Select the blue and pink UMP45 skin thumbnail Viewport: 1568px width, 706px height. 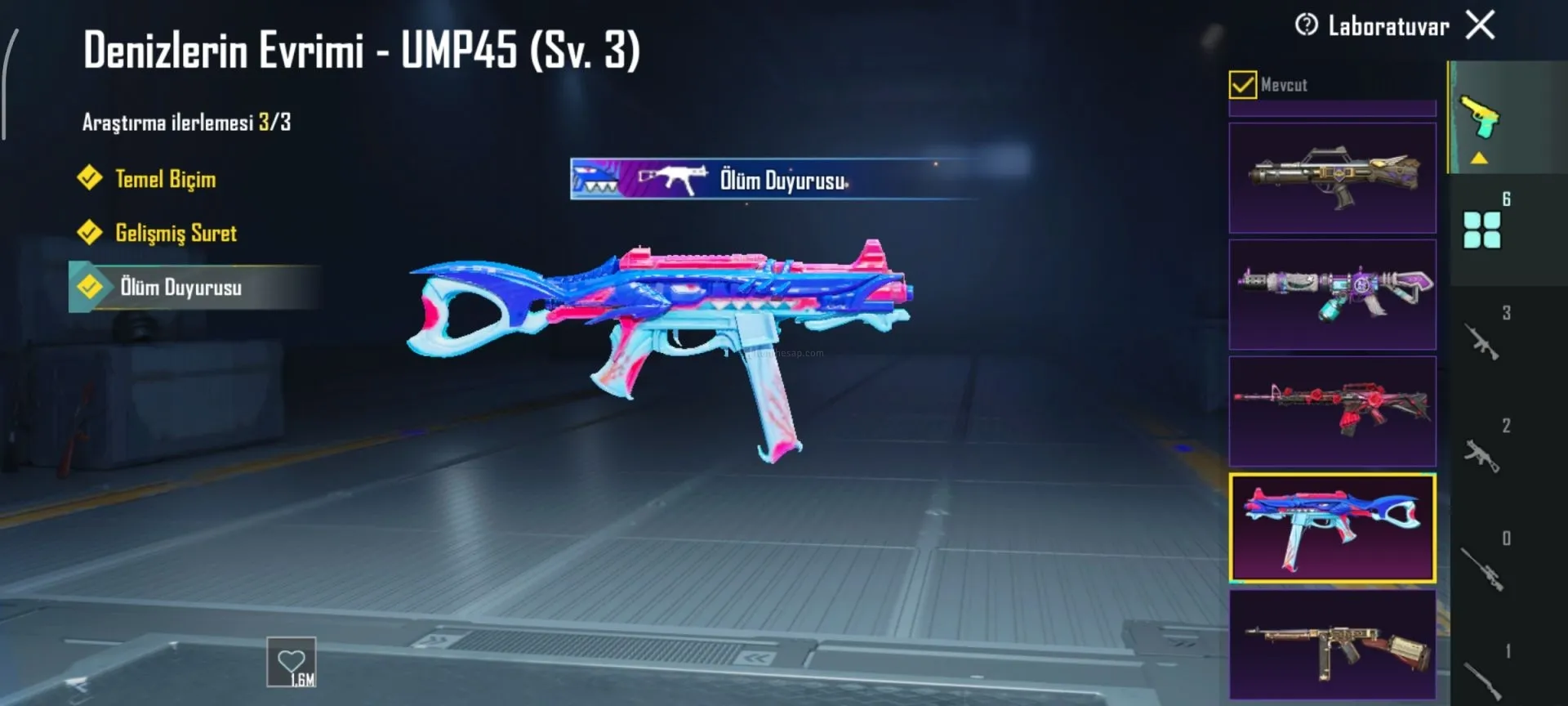[x=1332, y=528]
